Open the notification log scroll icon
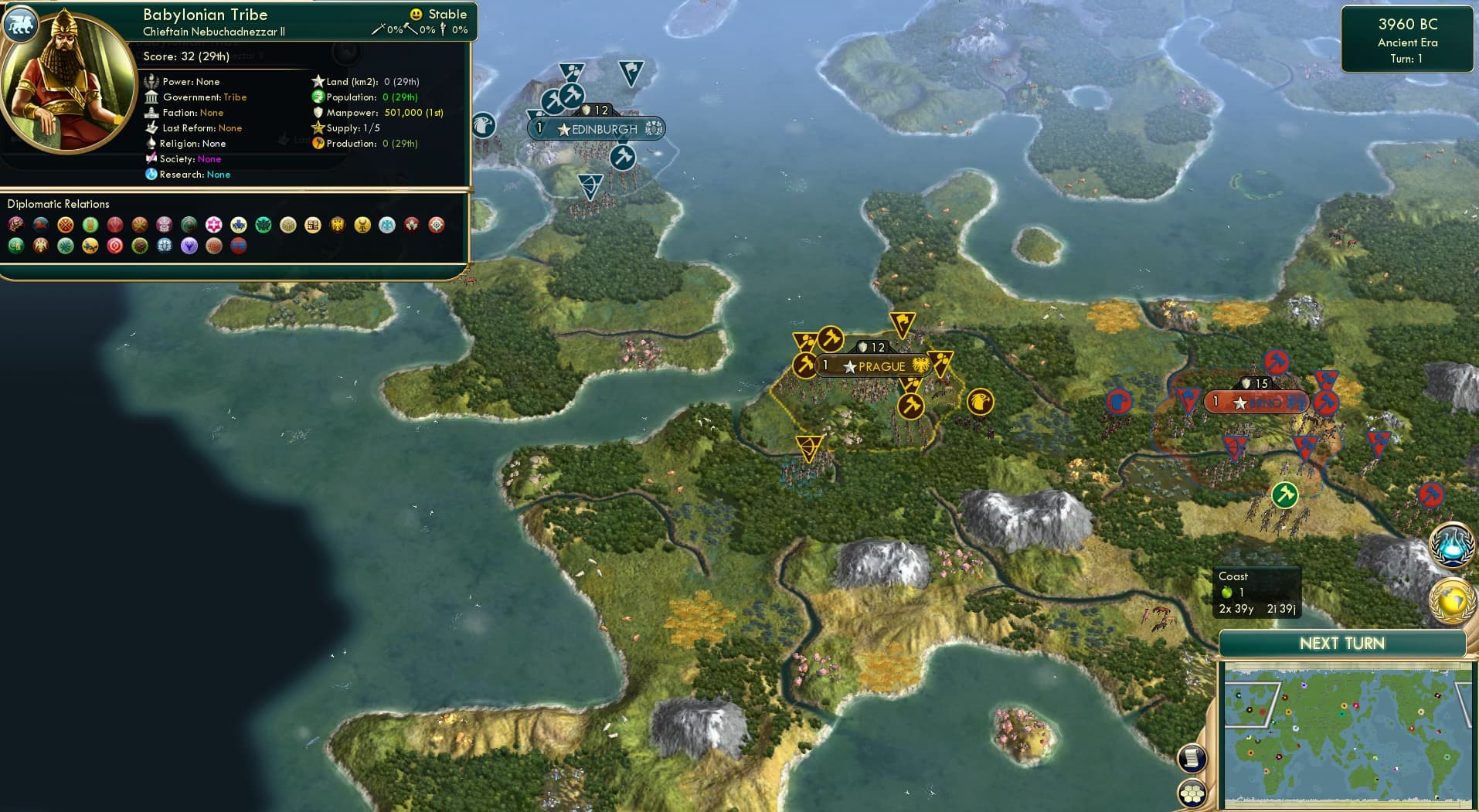Screen dimensions: 1479x812 click(1192, 759)
